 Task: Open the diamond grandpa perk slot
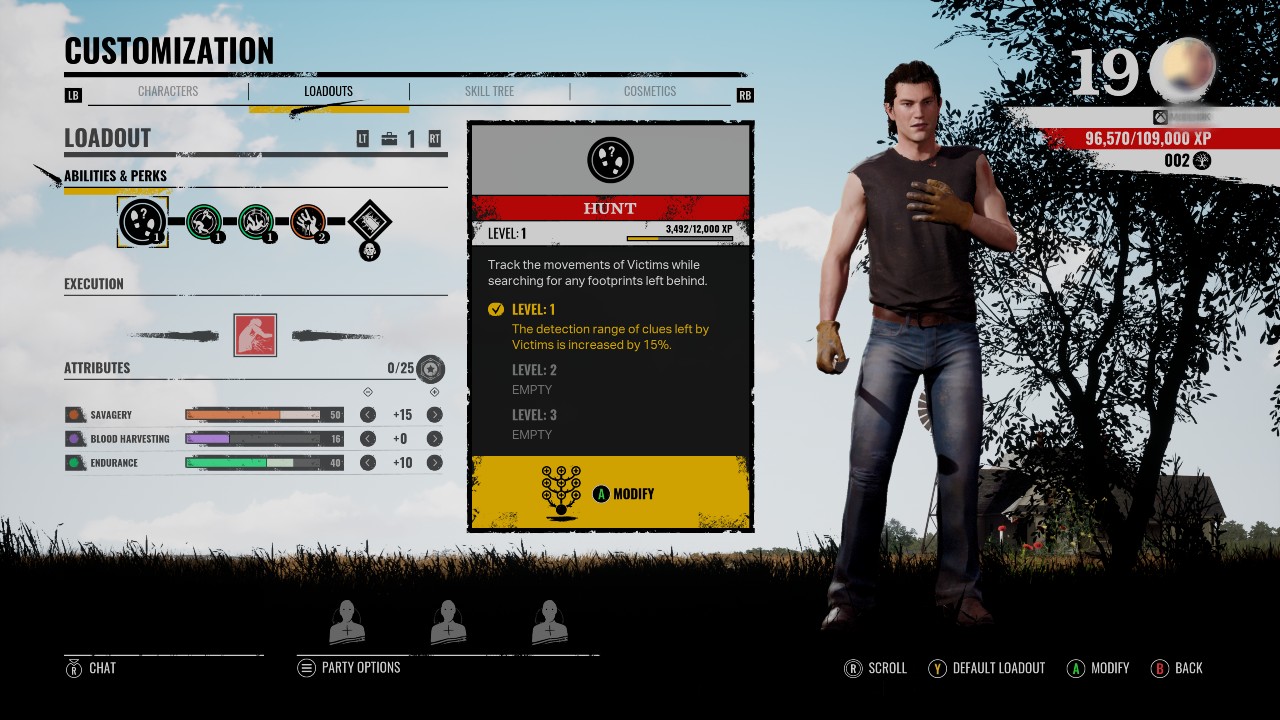368,222
